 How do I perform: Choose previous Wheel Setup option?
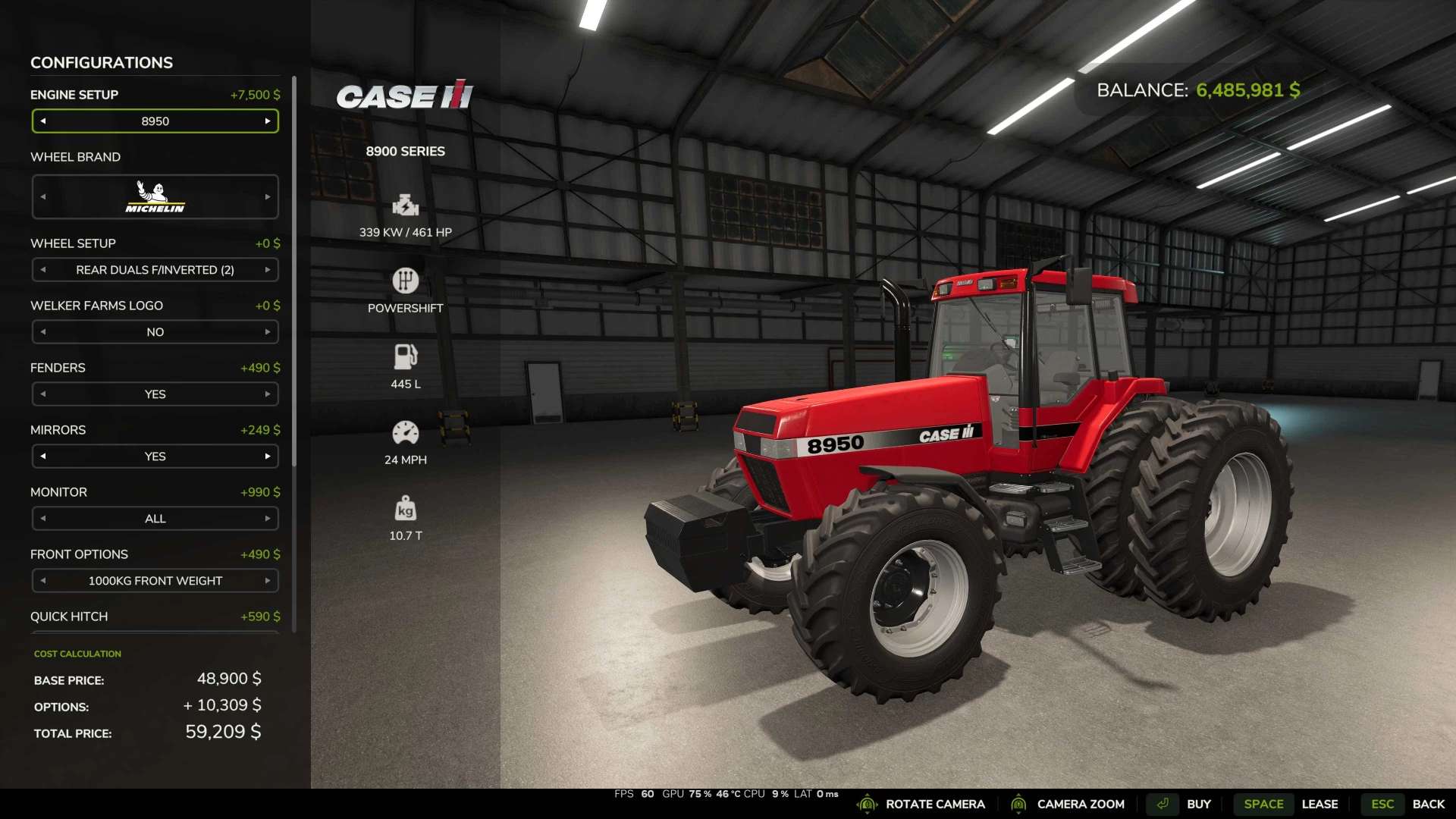click(x=43, y=270)
